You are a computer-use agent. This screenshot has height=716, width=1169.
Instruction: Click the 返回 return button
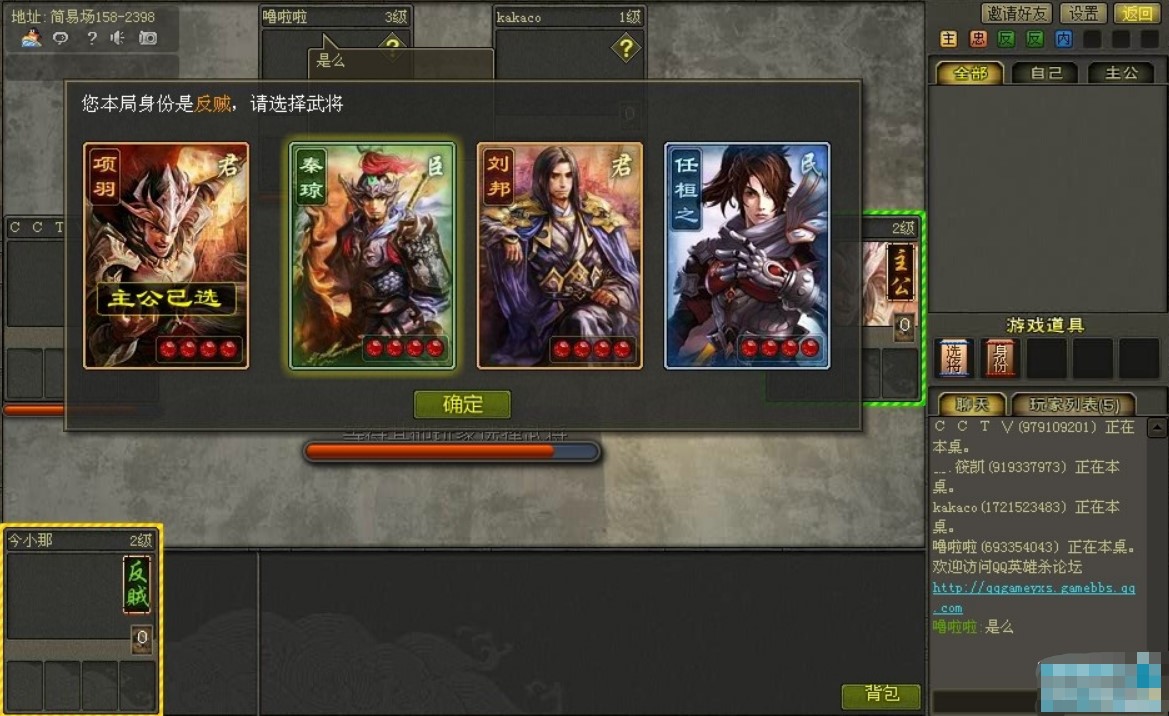1137,13
